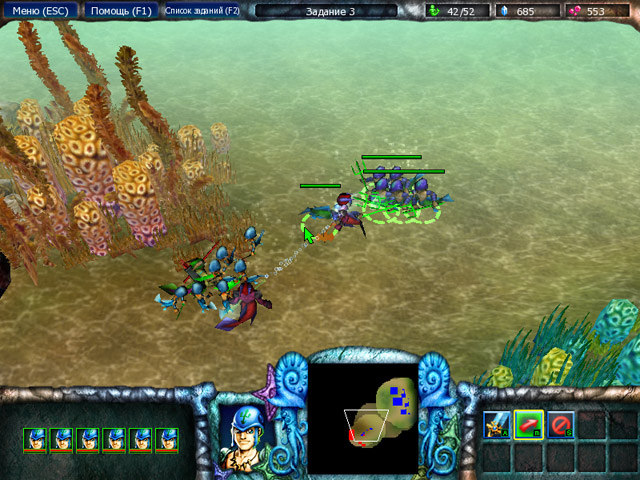Image resolution: width=640 pixels, height=480 pixels.
Task: Click the minimap
Action: (x=362, y=417)
